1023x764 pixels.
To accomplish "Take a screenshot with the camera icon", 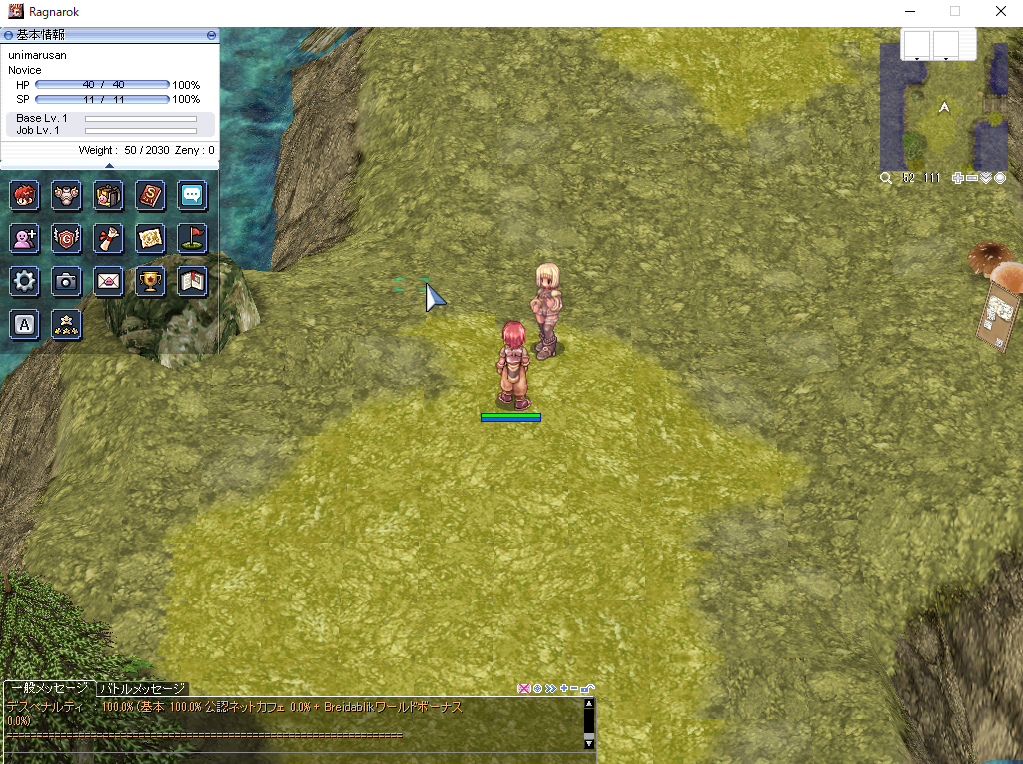I will click(x=66, y=281).
